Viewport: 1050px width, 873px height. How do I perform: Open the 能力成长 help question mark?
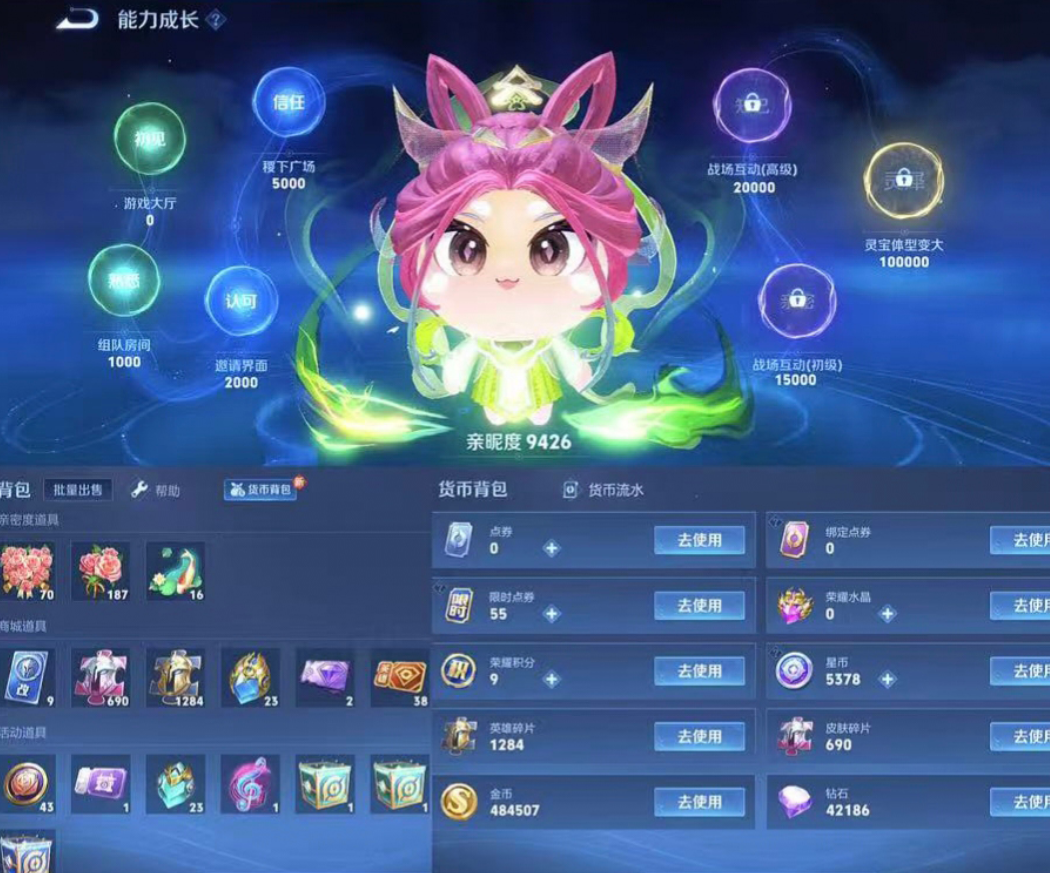coord(215,20)
